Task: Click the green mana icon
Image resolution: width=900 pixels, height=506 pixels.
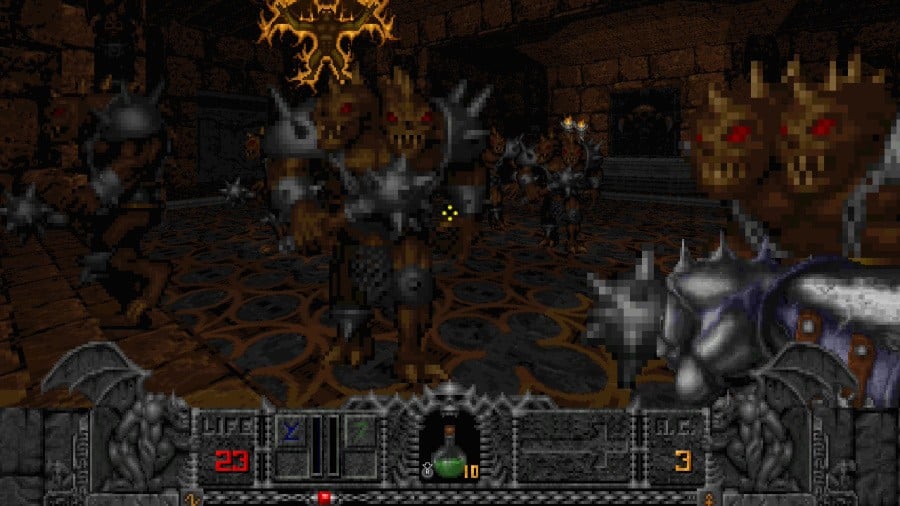Action: [x=359, y=431]
